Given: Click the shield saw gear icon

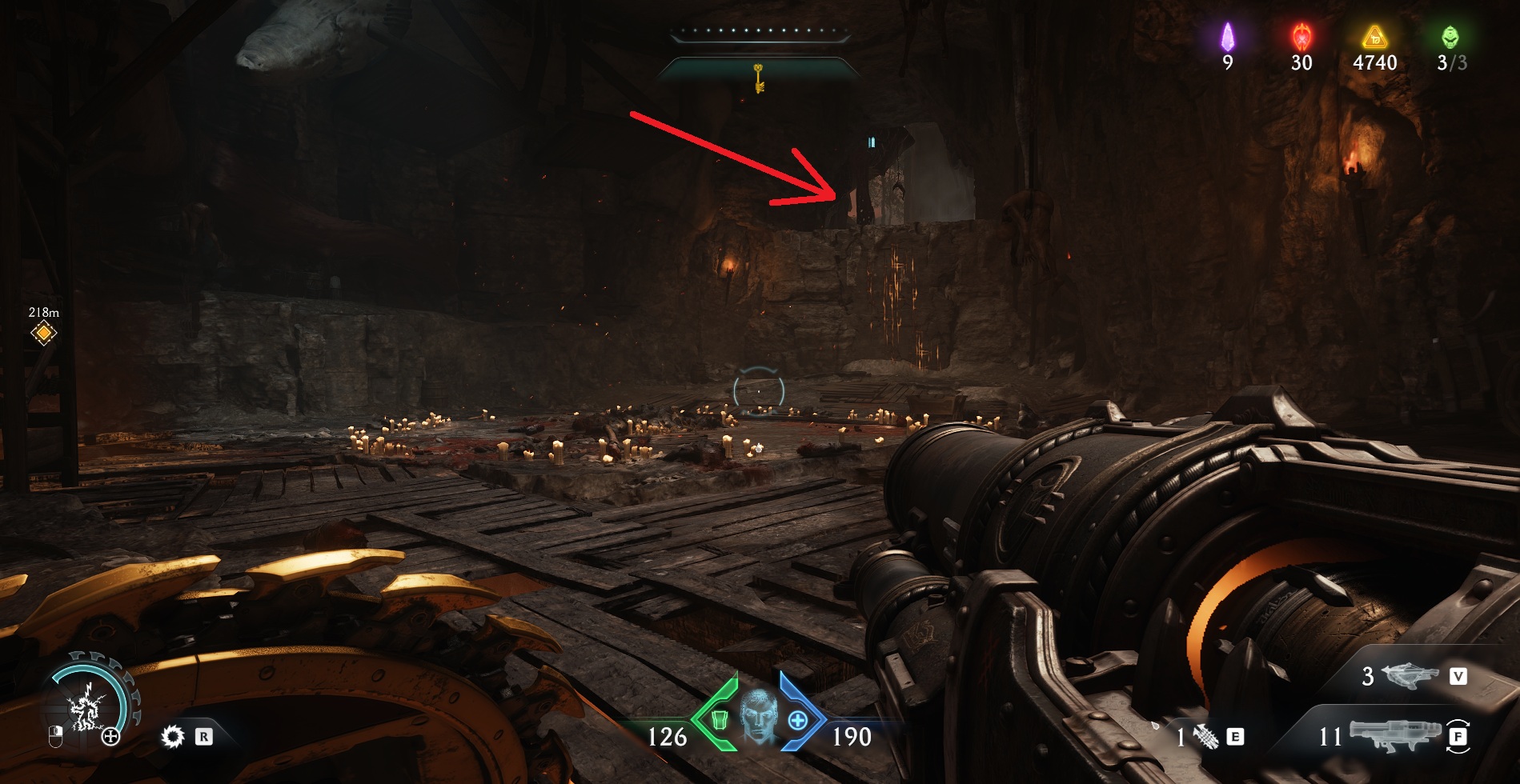Looking at the screenshot, I should [x=172, y=736].
